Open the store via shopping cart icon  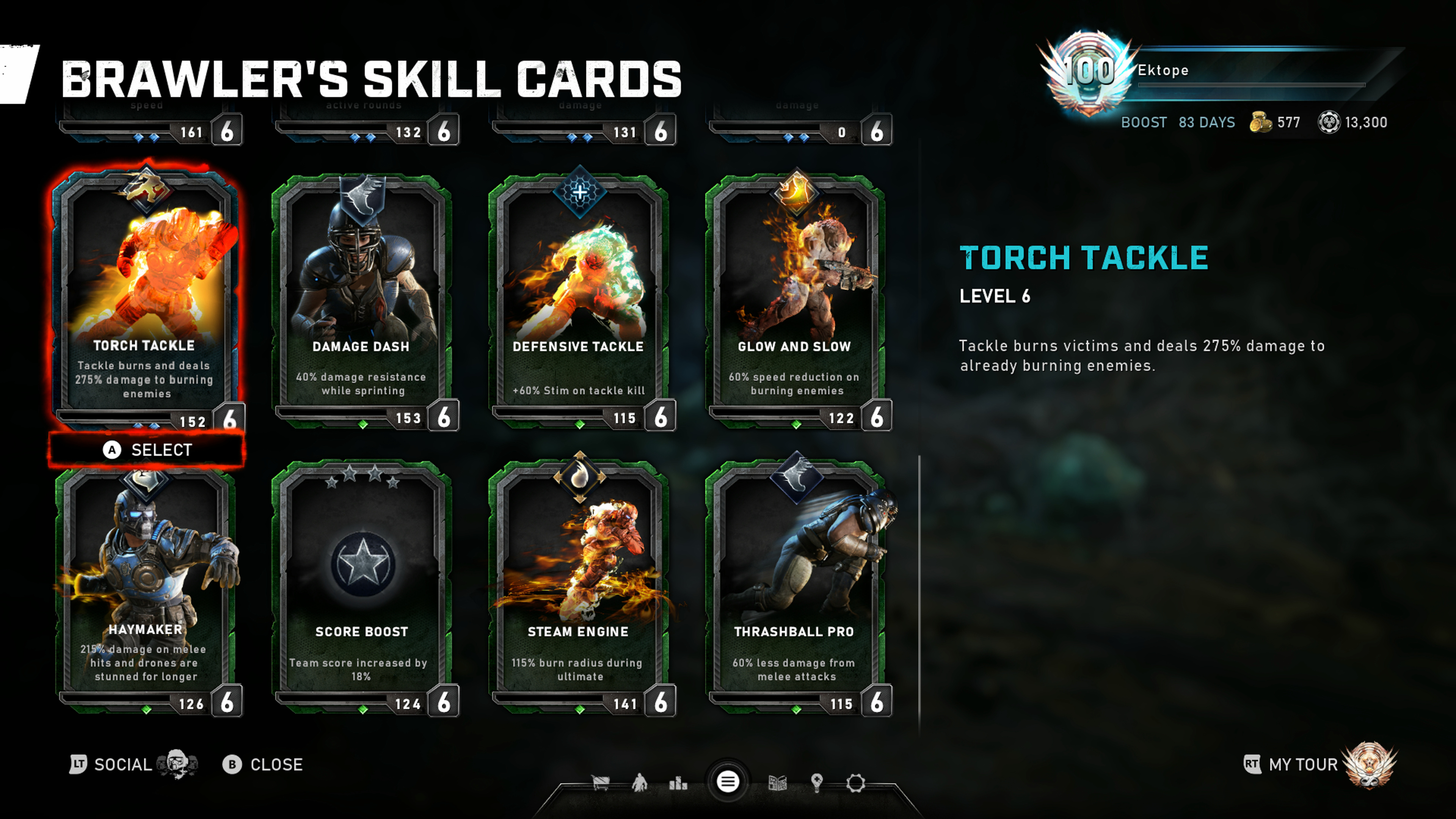click(x=600, y=783)
